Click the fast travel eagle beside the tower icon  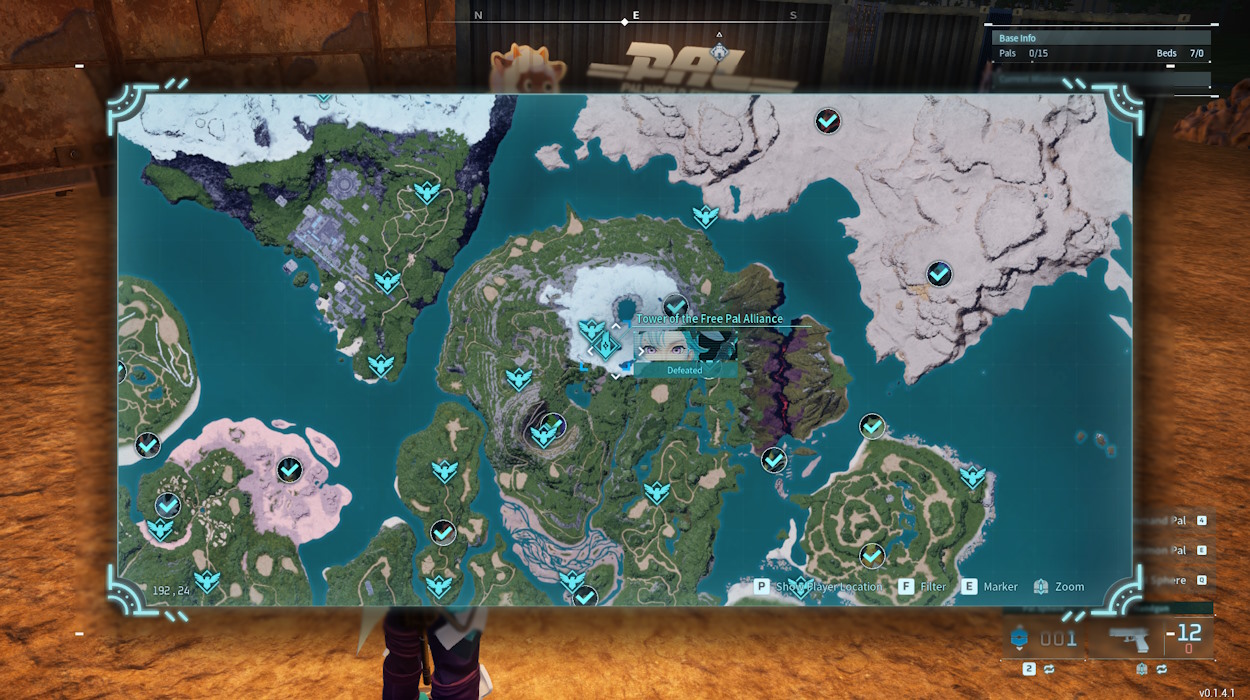pos(591,329)
